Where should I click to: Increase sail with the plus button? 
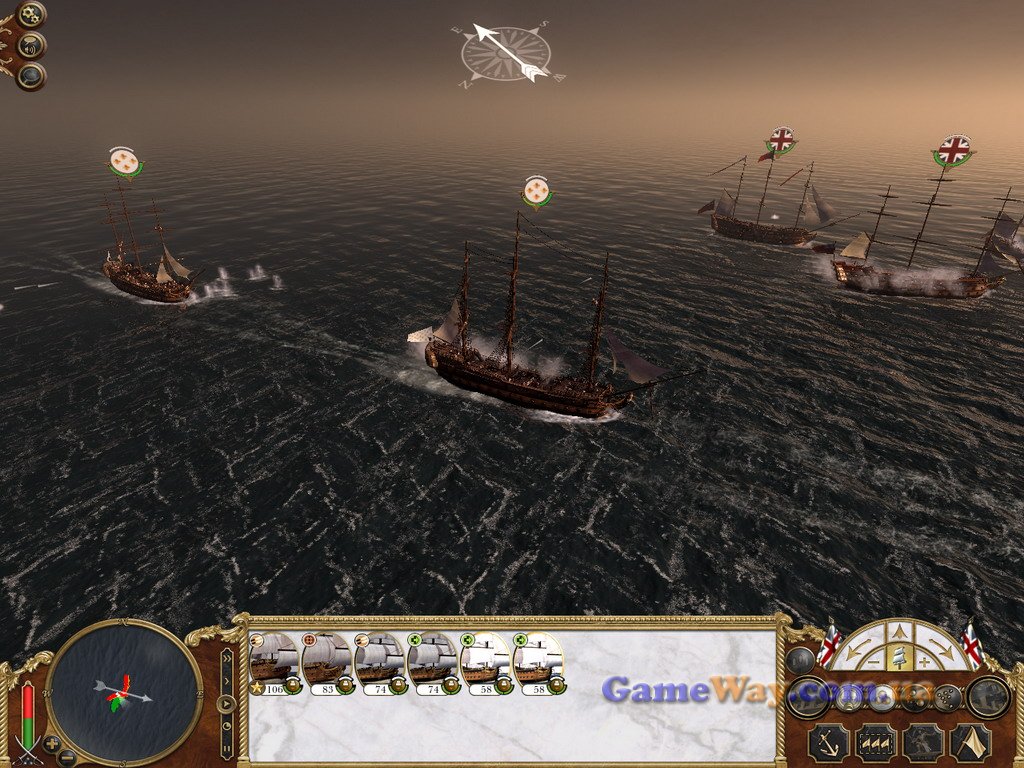[x=924, y=662]
